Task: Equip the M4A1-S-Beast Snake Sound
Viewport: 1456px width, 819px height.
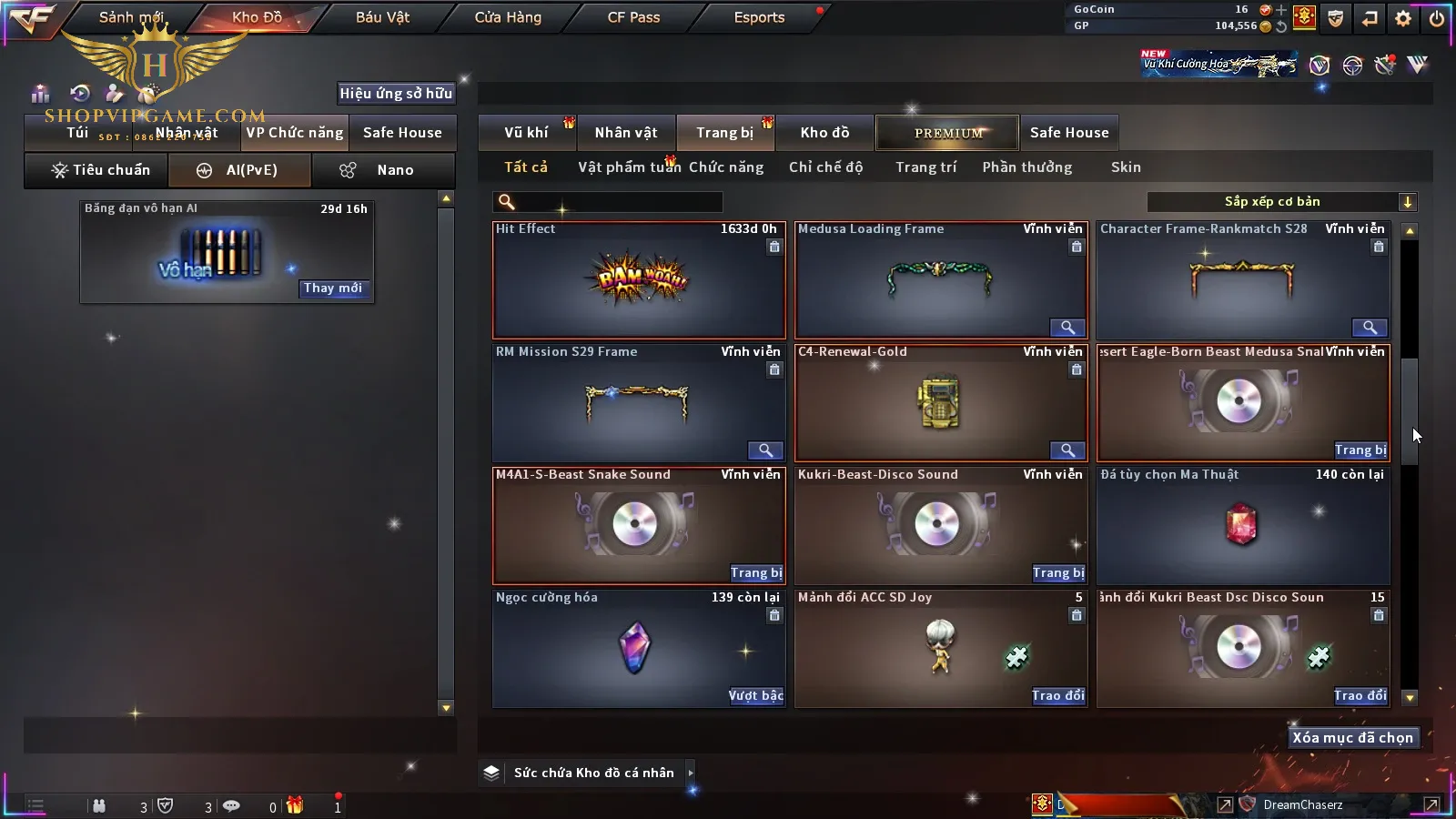Action: click(756, 573)
